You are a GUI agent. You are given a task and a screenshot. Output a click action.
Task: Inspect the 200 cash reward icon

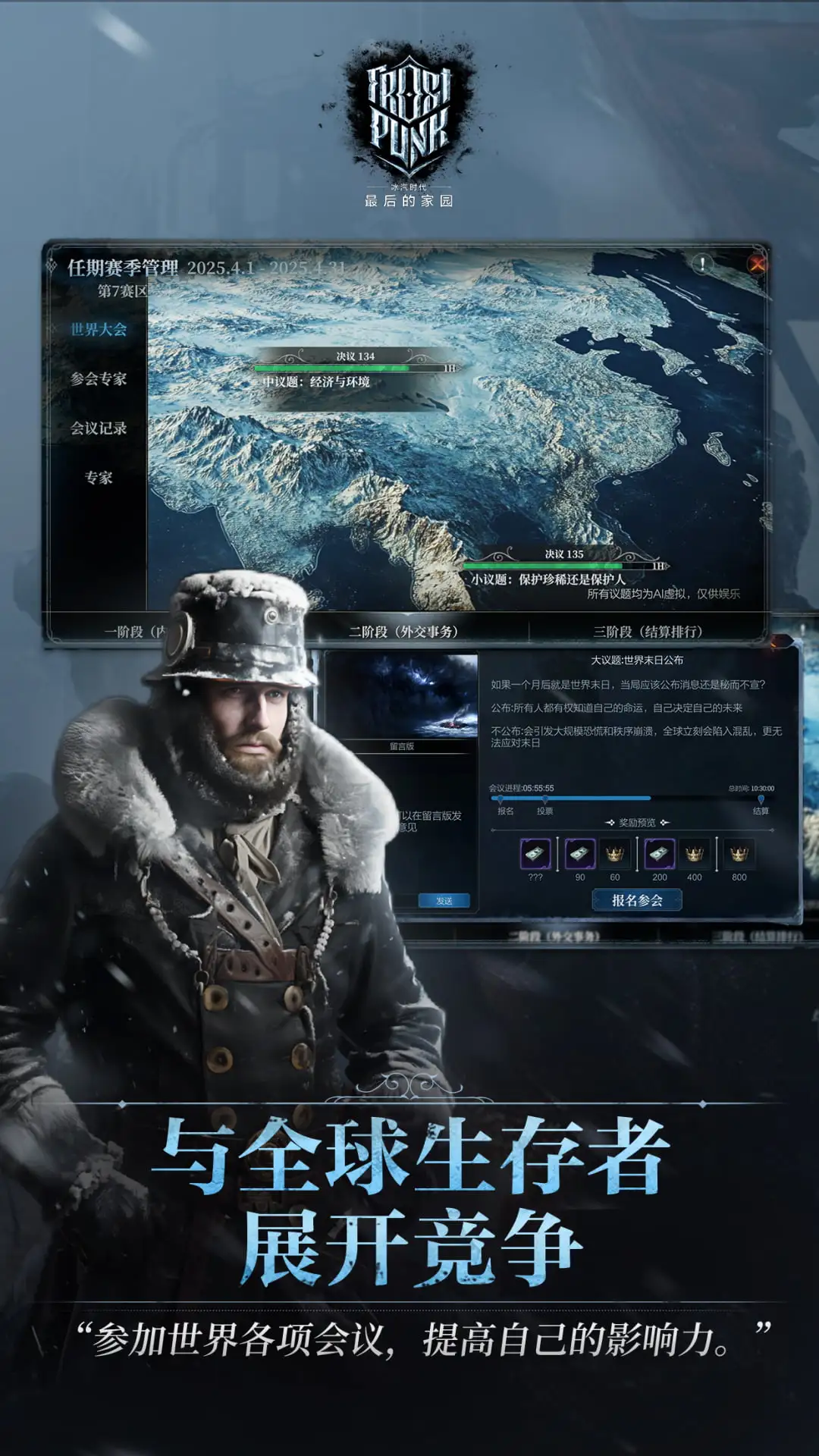click(x=659, y=855)
